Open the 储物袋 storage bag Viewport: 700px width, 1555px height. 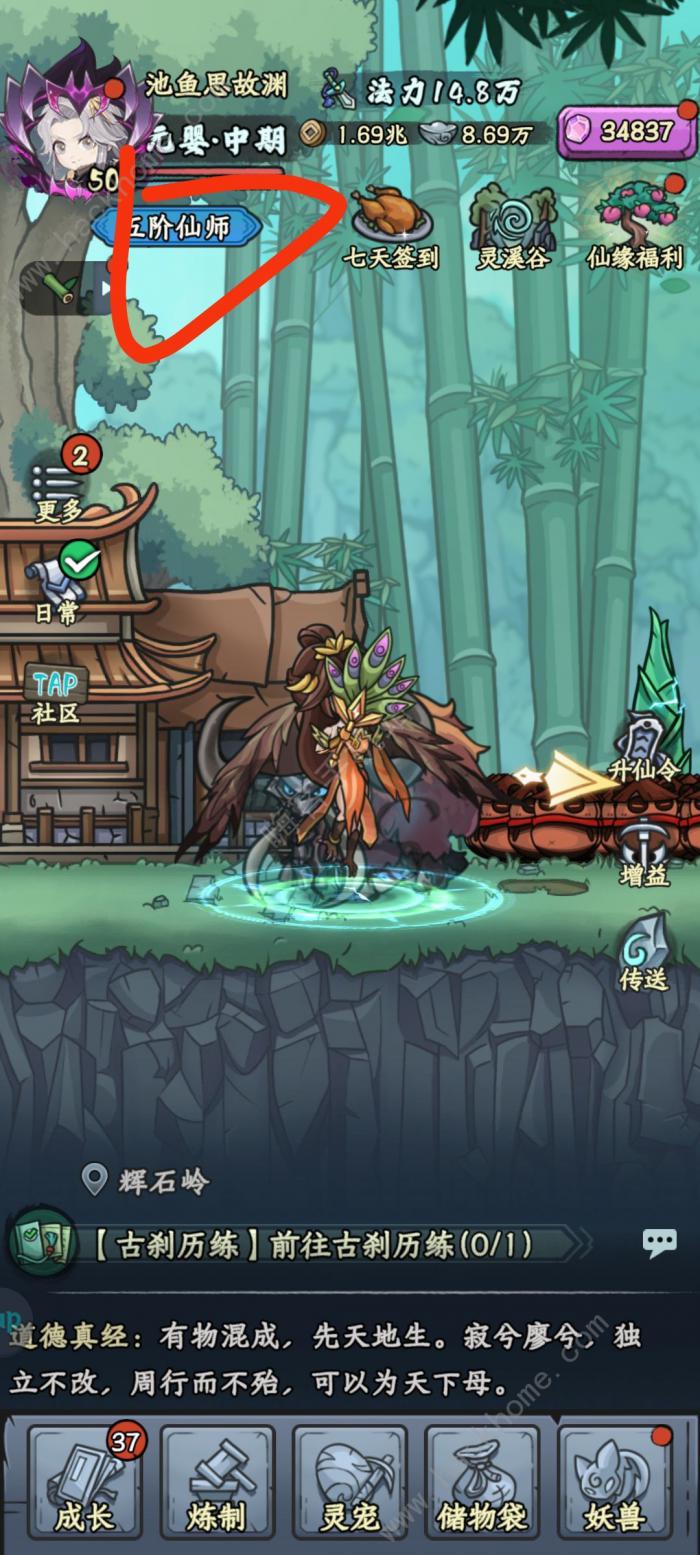(482, 1487)
